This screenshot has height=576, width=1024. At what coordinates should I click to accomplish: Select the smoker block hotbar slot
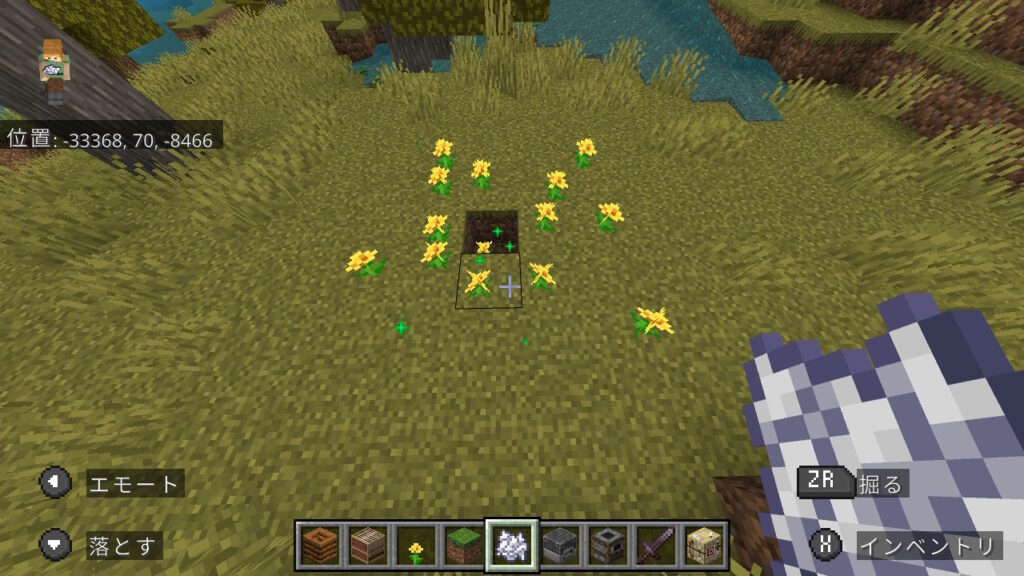pyautogui.click(x=607, y=546)
